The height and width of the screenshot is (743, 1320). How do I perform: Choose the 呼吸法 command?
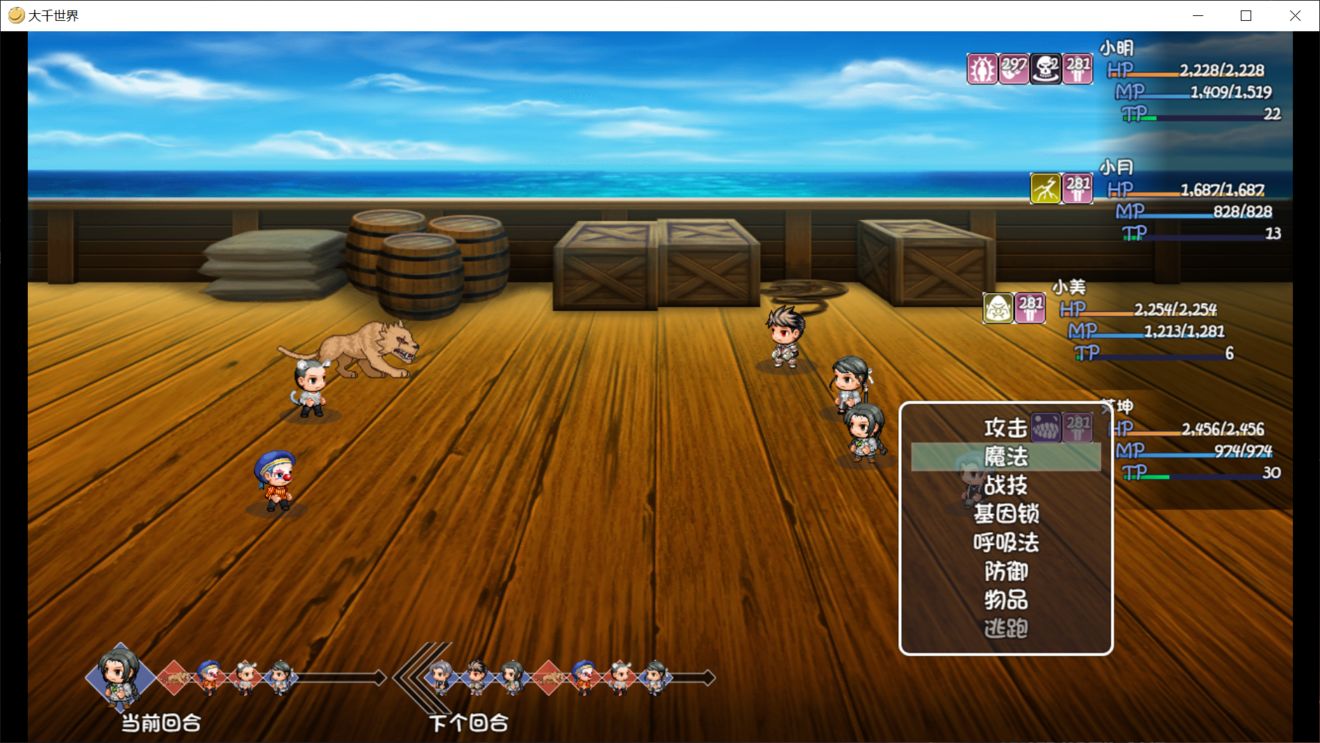[x=1005, y=543]
